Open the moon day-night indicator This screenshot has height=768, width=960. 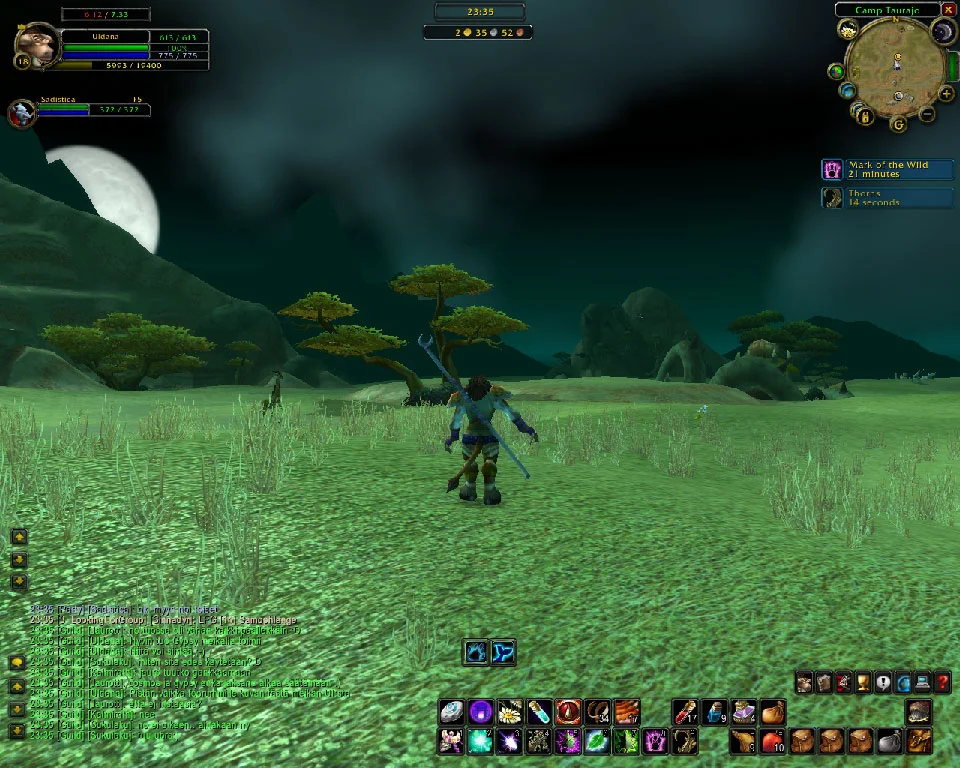pyautogui.click(x=942, y=33)
